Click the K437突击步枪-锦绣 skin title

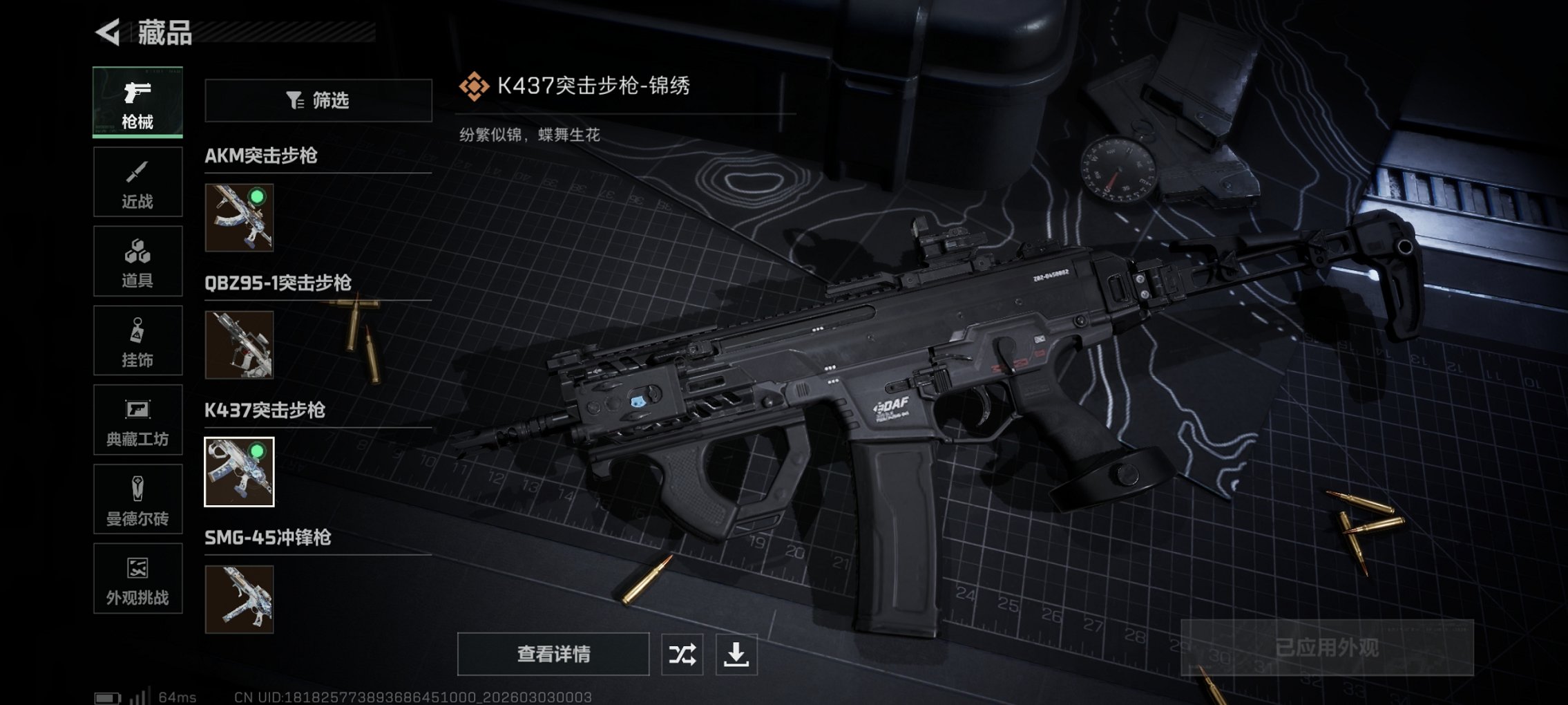(591, 85)
